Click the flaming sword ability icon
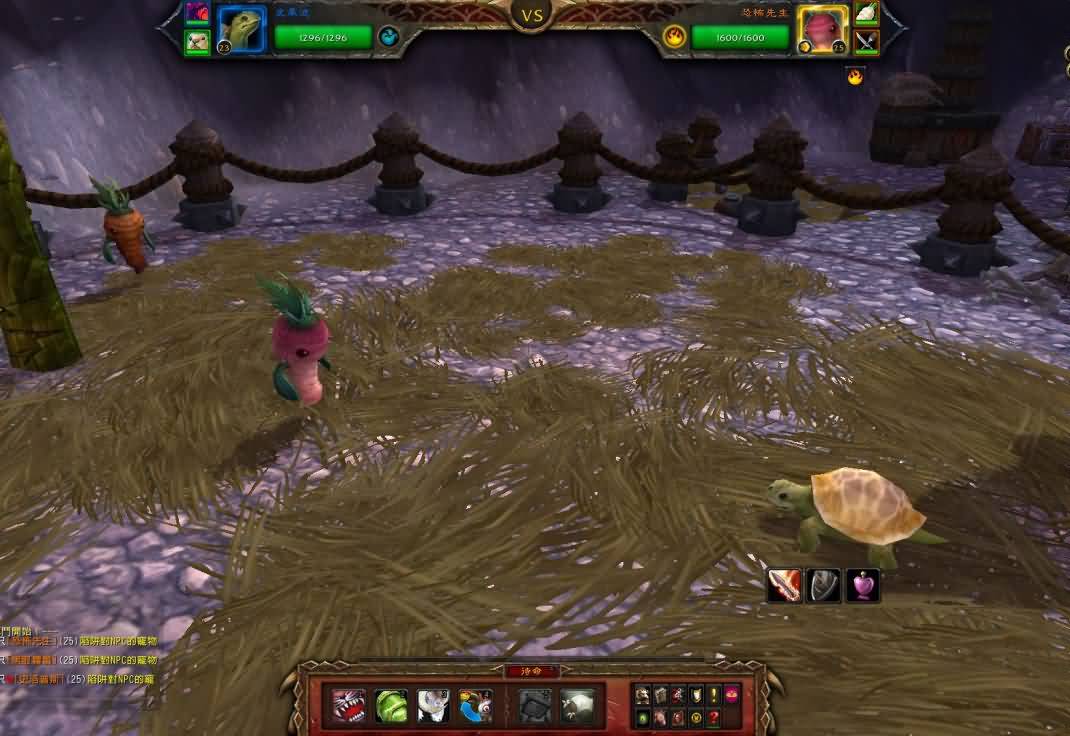This screenshot has width=1070, height=736. [783, 586]
